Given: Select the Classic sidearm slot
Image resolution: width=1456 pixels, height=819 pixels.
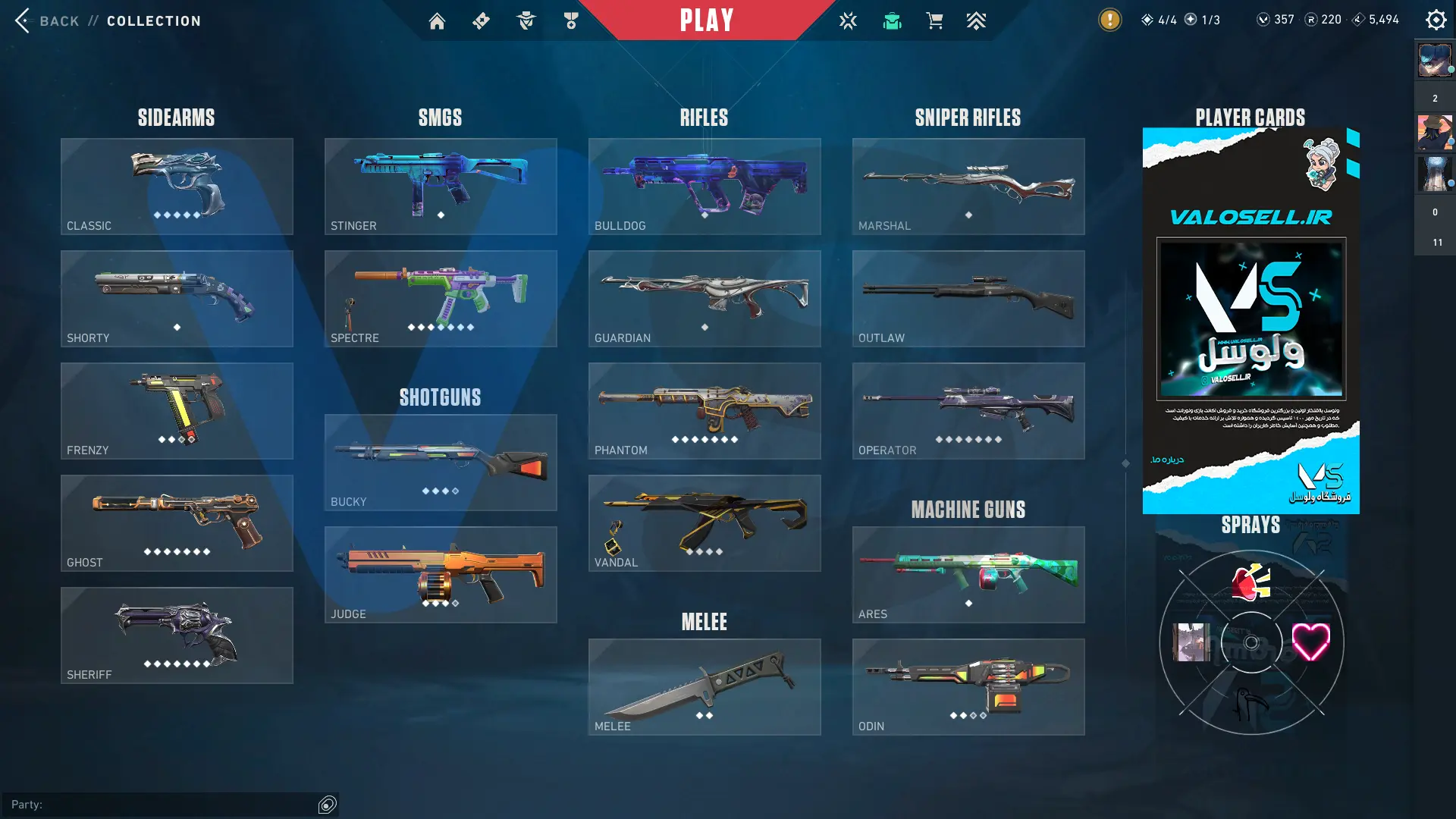Looking at the screenshot, I should [177, 187].
